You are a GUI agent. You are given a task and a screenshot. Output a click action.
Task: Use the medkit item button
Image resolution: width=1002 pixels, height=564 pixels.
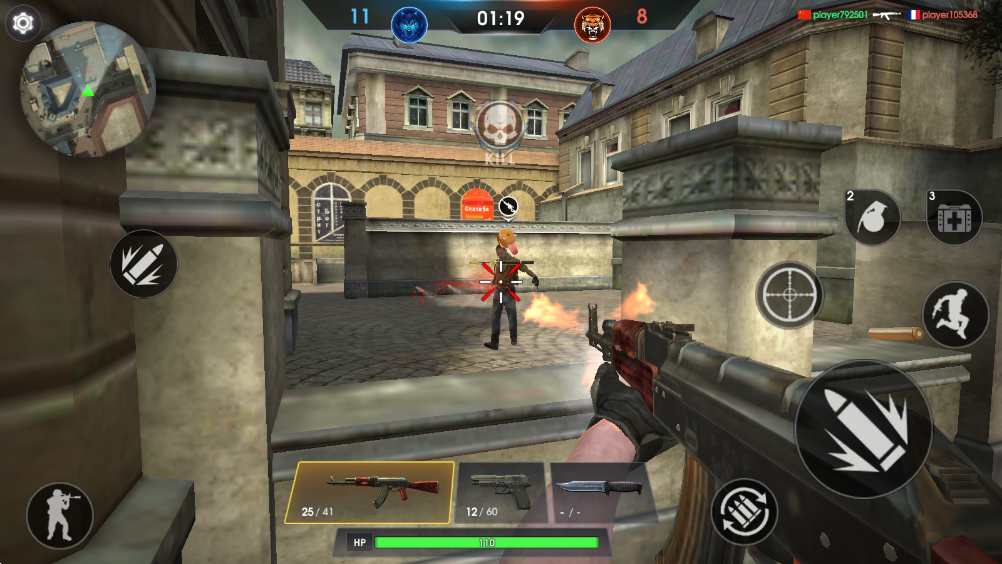click(x=954, y=217)
